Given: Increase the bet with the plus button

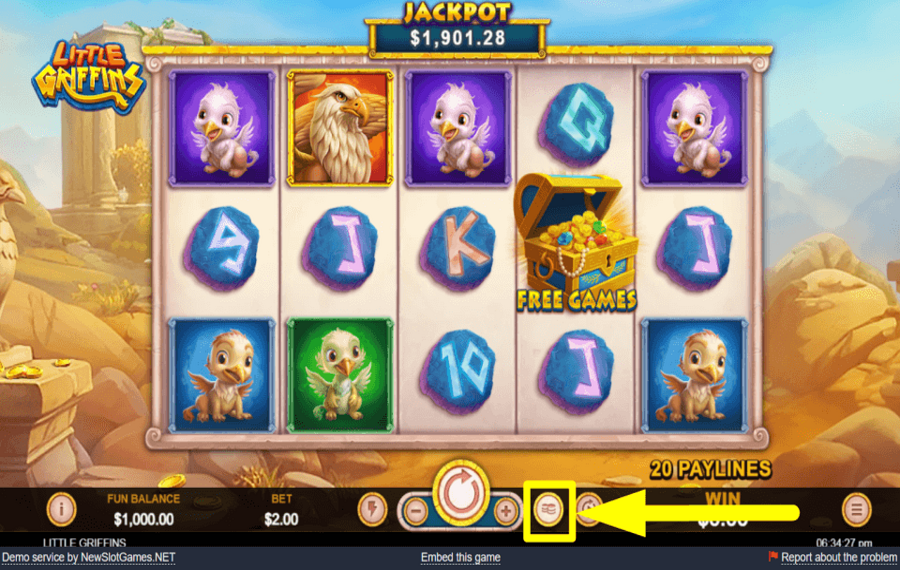Looking at the screenshot, I should 506,512.
